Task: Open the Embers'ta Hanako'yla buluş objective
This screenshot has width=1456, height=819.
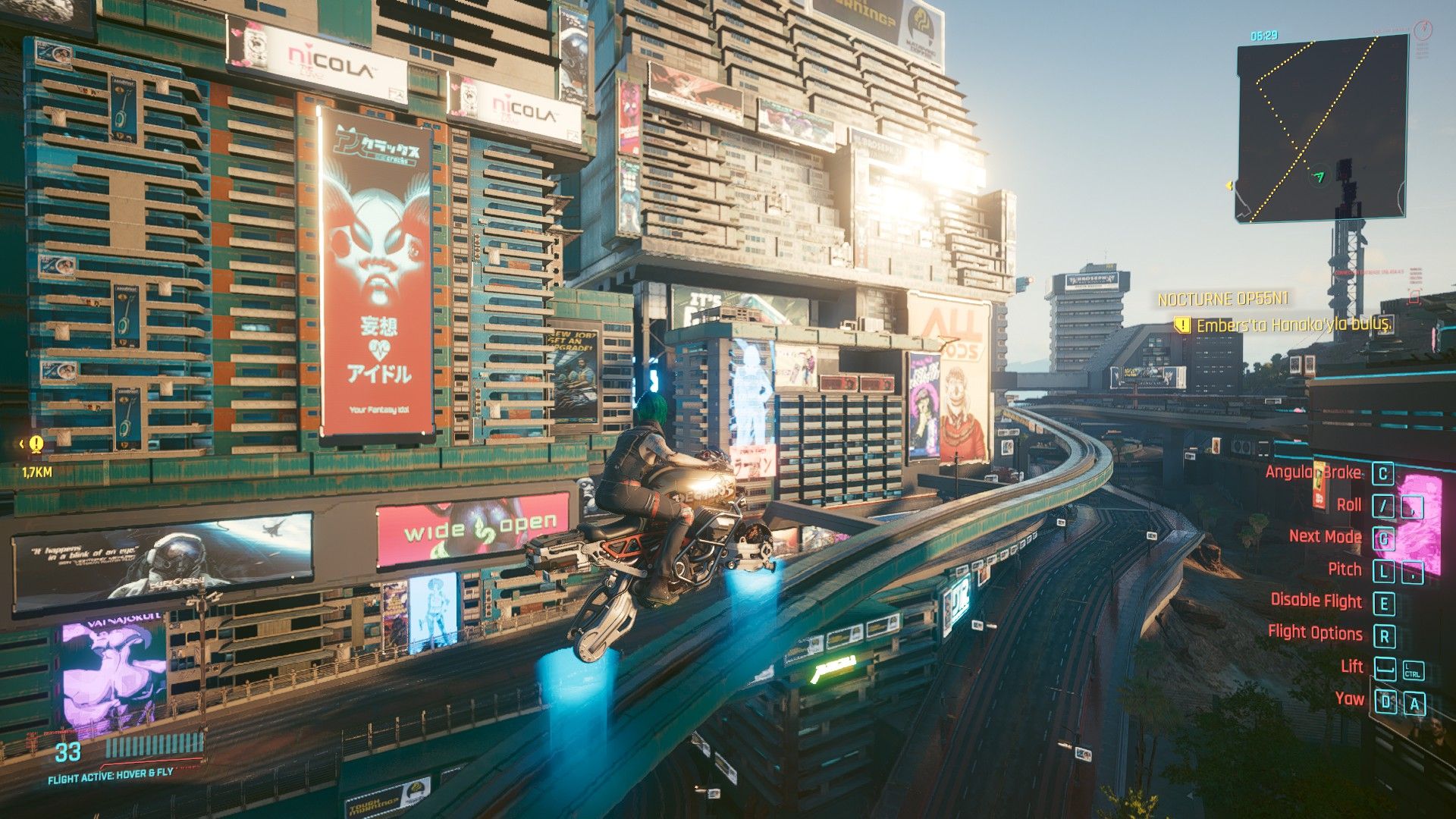Action: click(1294, 325)
